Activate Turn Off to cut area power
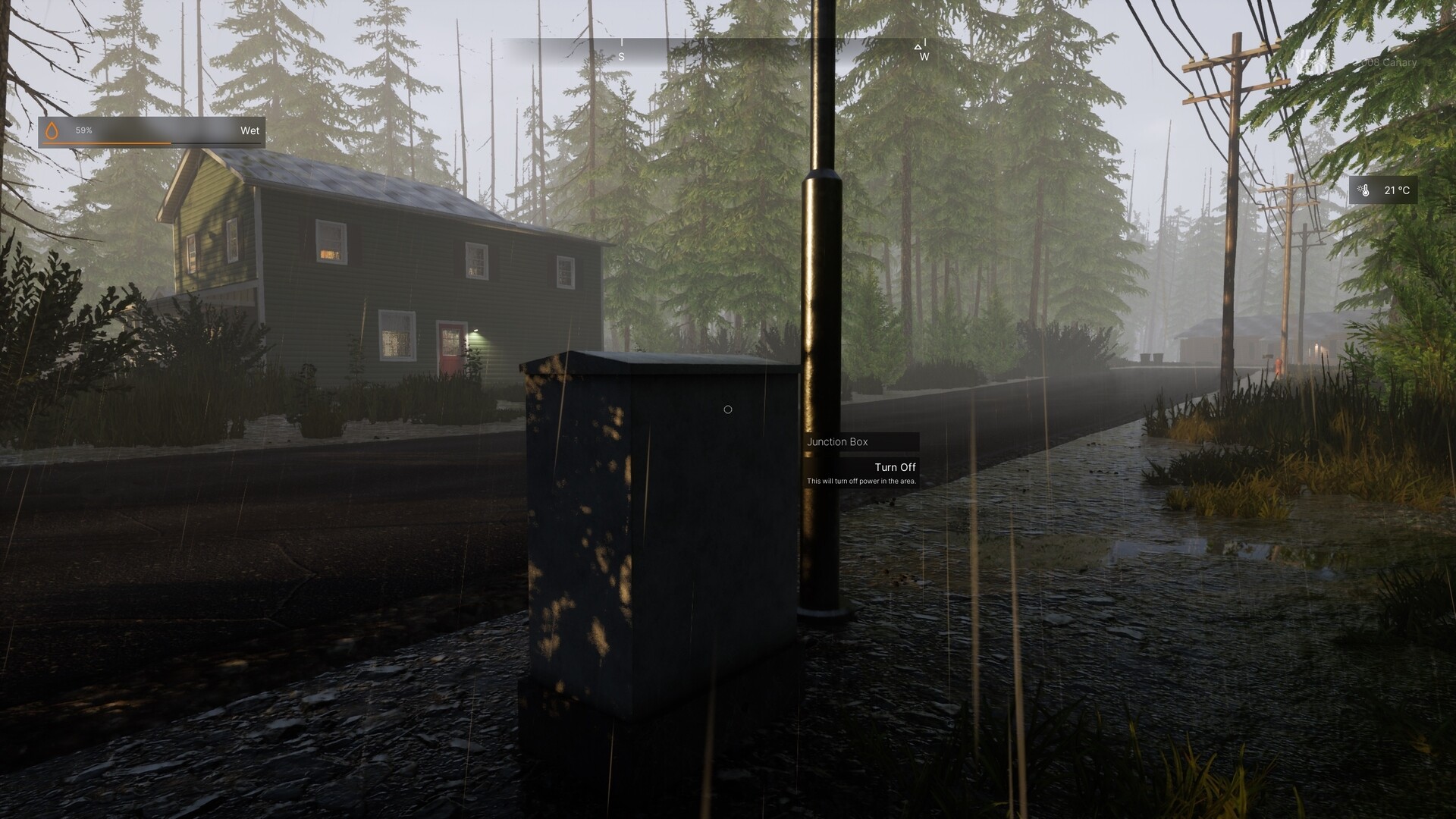 896,466
